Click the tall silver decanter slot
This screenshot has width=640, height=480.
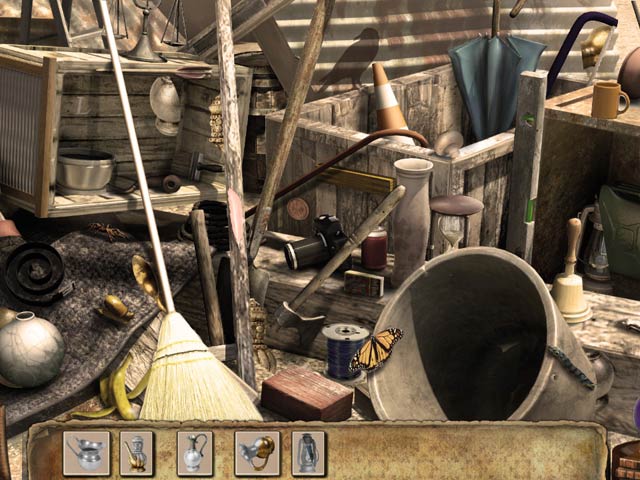pyautogui.click(x=195, y=452)
